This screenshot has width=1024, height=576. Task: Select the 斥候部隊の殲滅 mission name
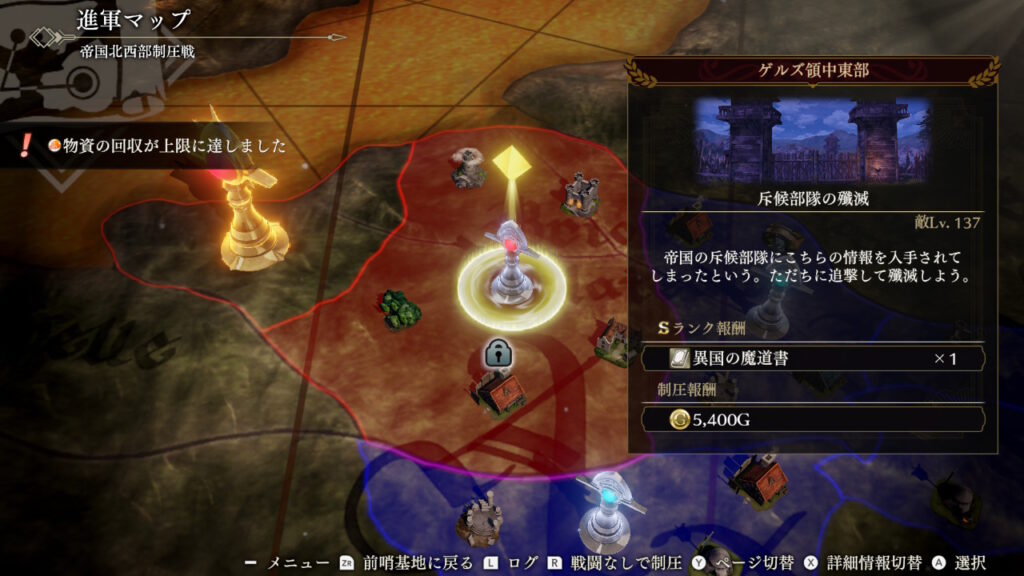812,198
